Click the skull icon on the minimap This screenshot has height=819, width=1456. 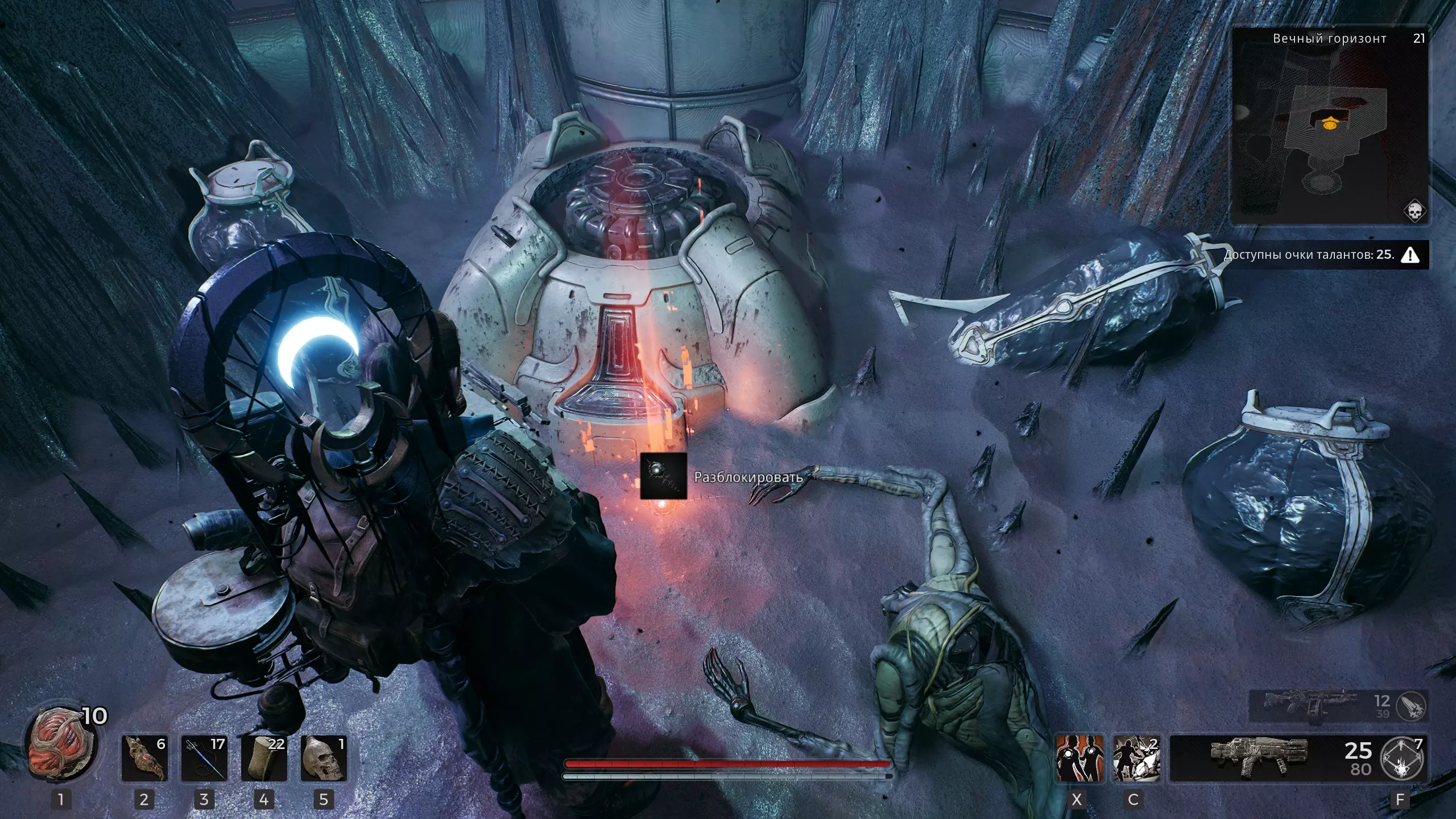point(1414,211)
